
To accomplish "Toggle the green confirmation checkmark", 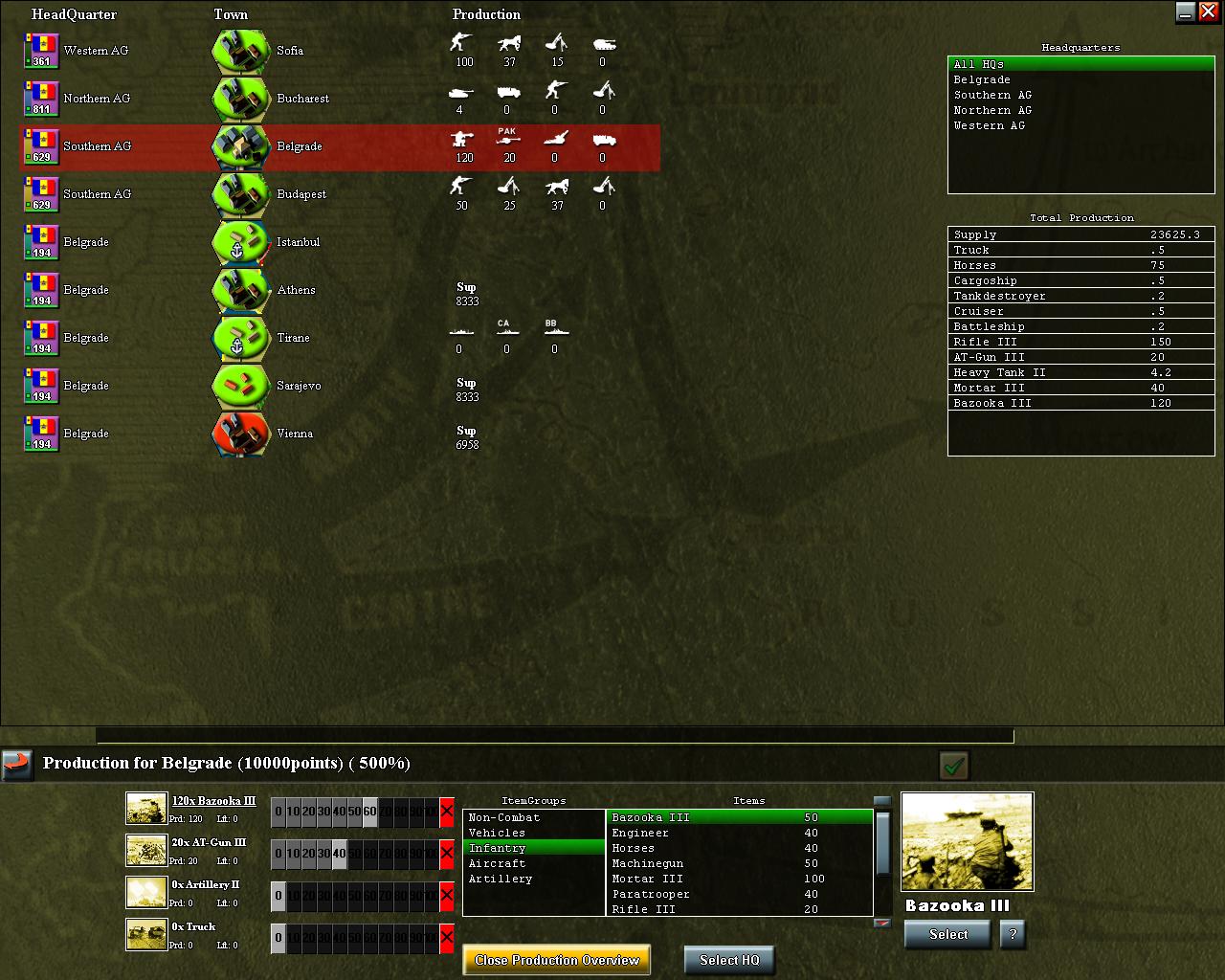I will click(953, 766).
